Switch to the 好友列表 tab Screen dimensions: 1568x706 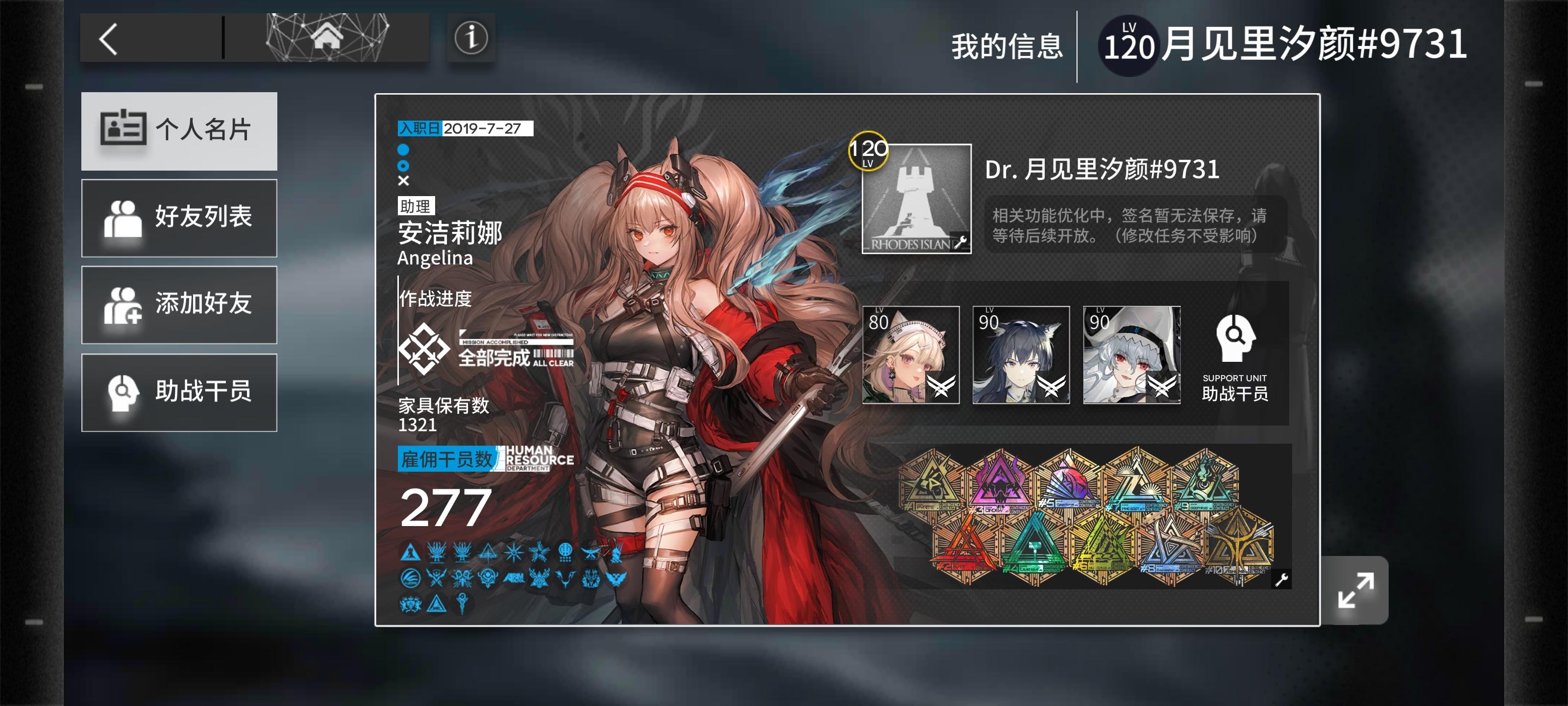[x=178, y=218]
